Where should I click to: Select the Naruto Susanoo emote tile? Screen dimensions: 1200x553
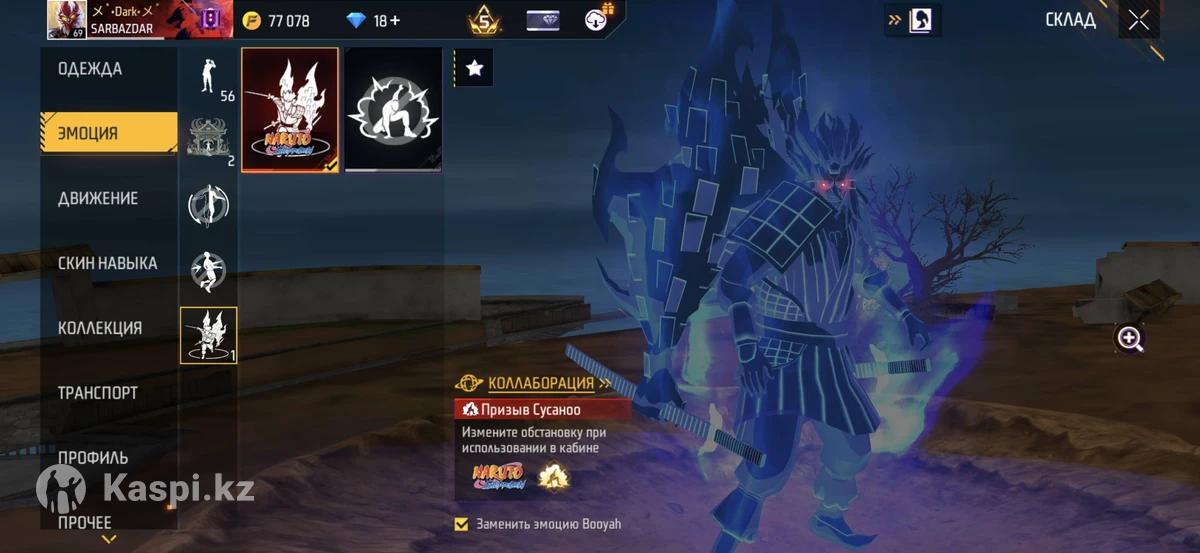pos(290,110)
